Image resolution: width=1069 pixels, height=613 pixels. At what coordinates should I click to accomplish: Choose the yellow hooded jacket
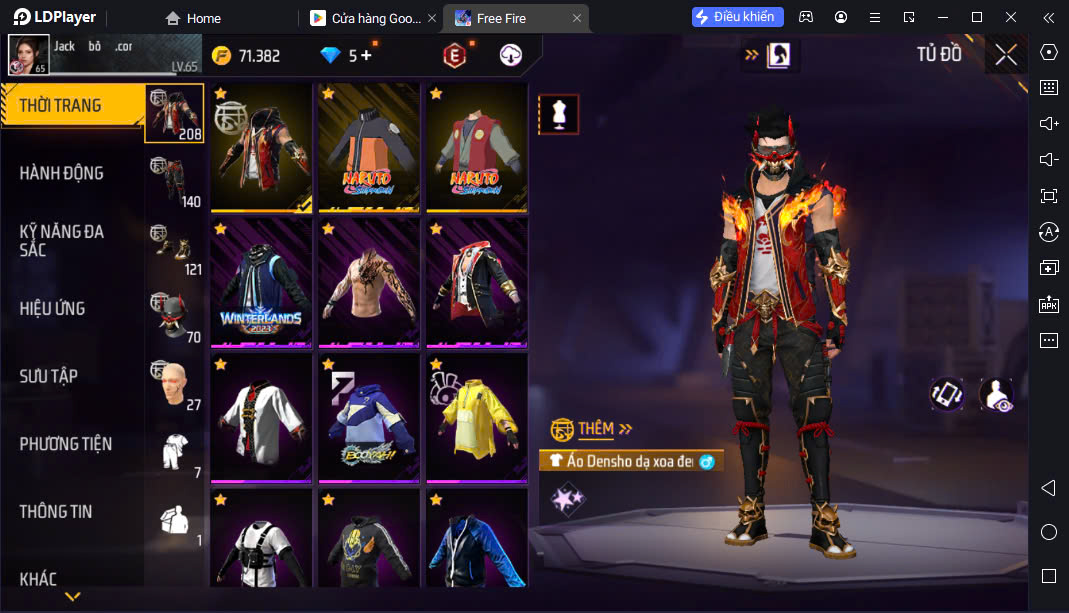point(477,417)
